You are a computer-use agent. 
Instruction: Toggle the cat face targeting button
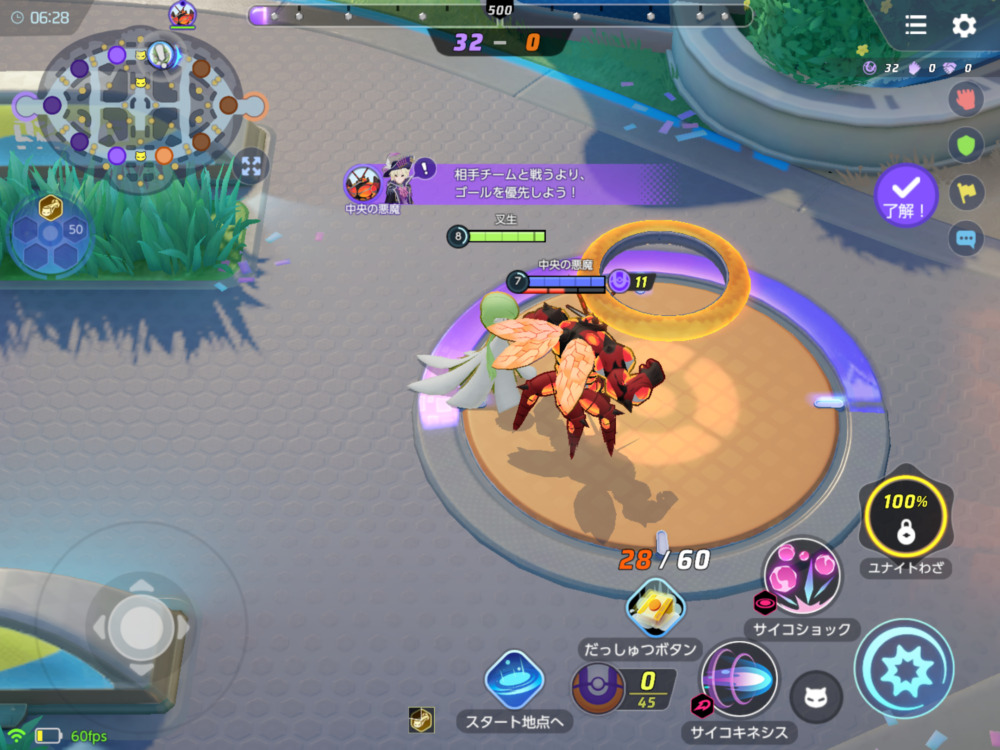click(x=816, y=696)
